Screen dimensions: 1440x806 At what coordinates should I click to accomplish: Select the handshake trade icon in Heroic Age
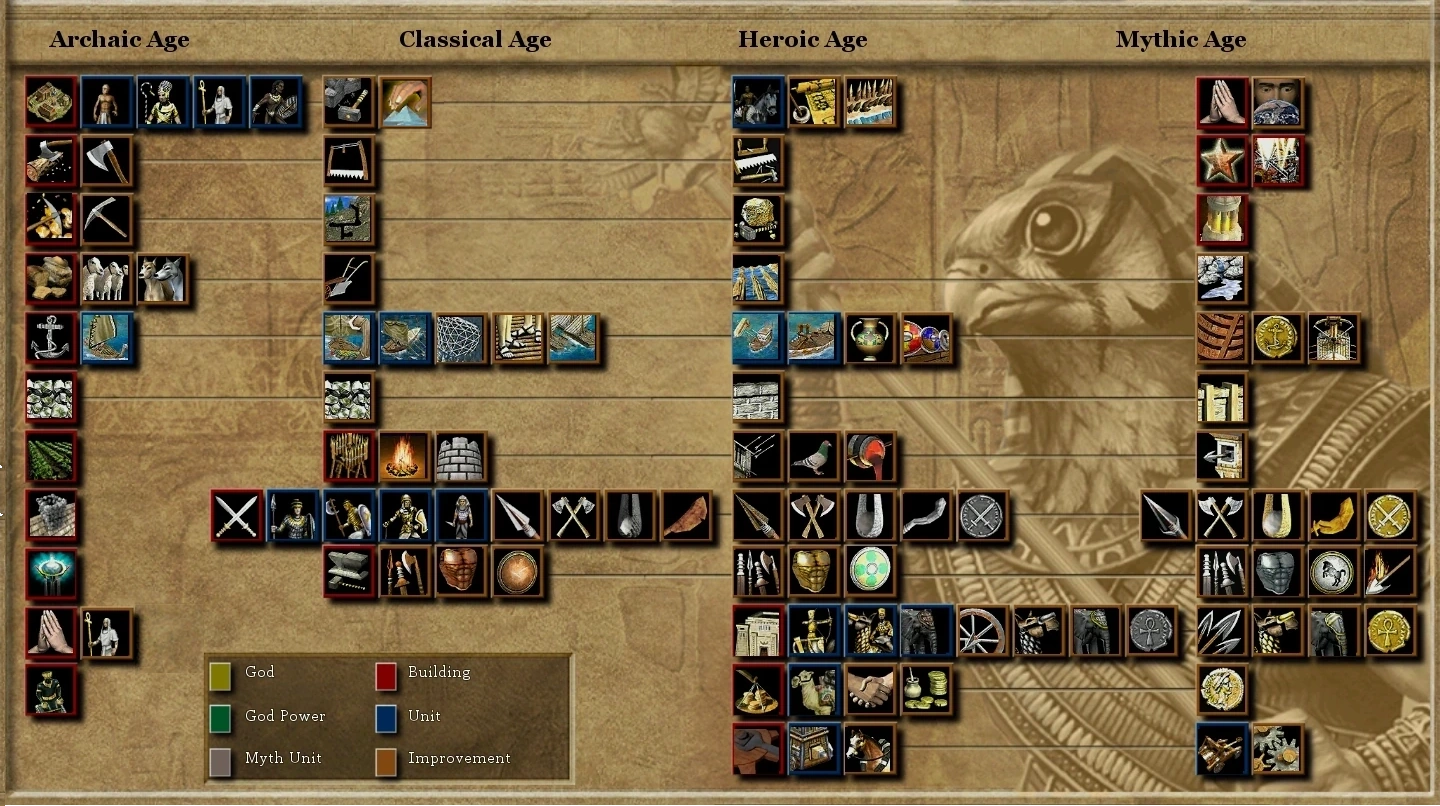pyautogui.click(x=869, y=689)
